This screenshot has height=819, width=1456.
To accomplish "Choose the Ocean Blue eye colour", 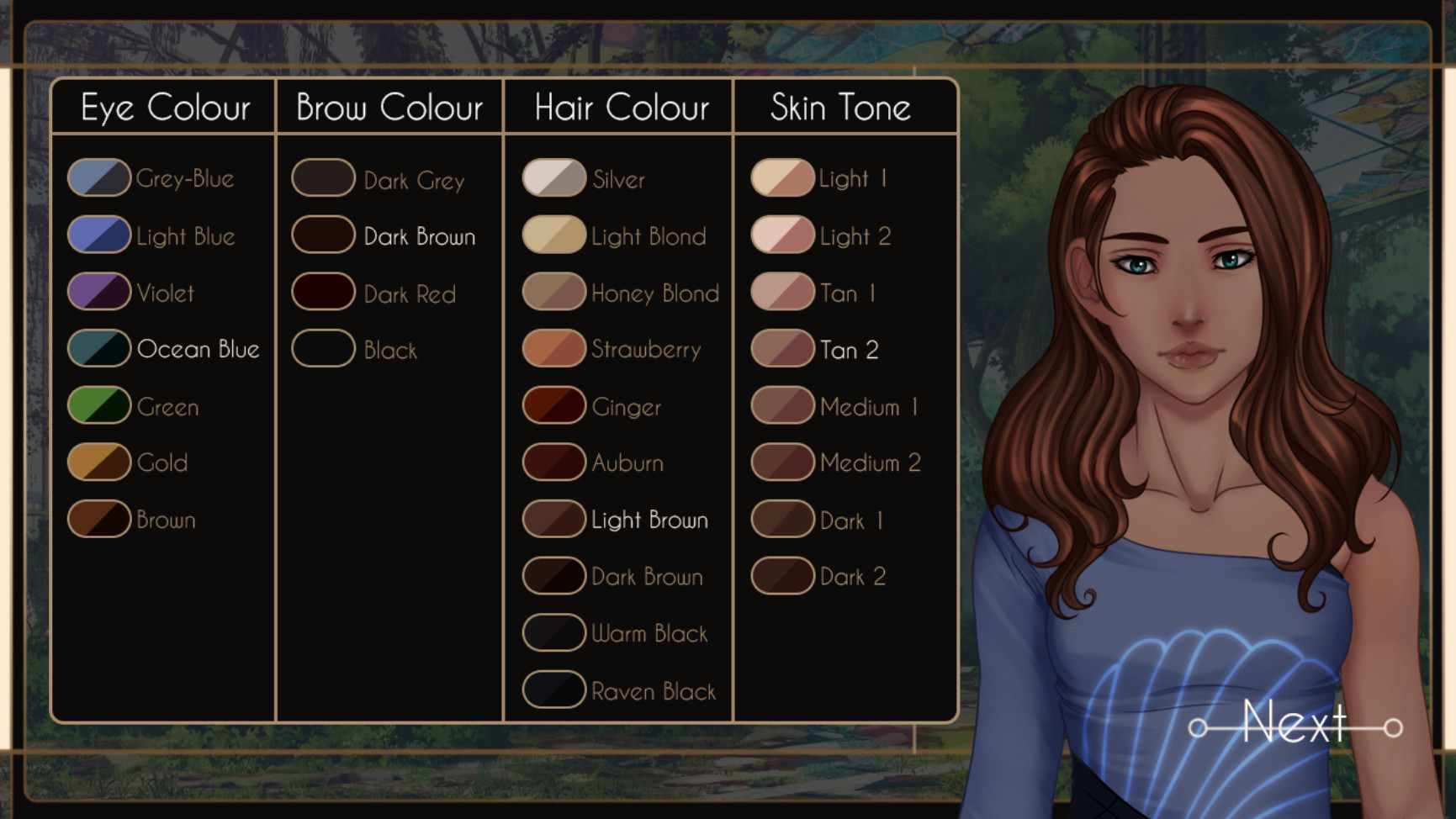I will 98,348.
